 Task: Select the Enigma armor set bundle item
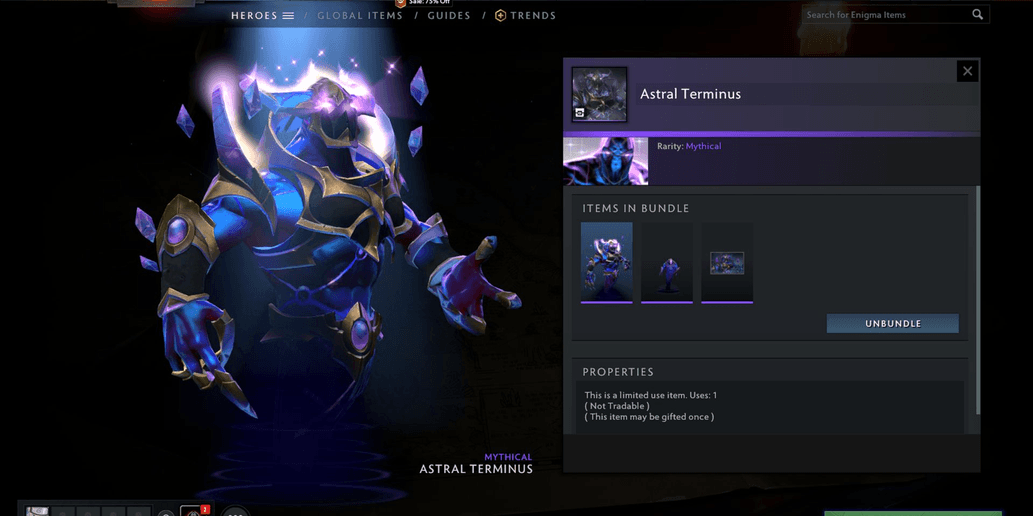click(607, 262)
